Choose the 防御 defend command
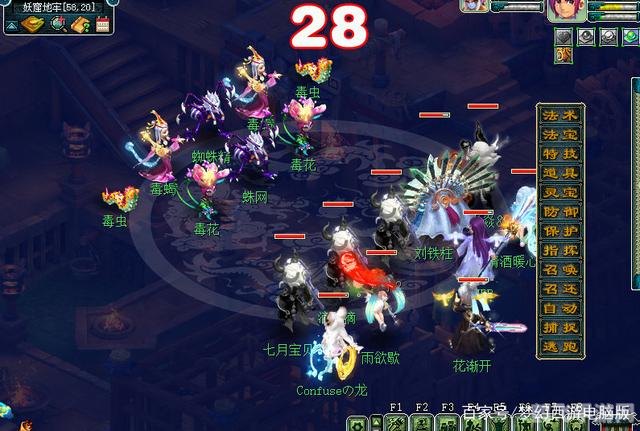Image resolution: width=640 pixels, height=431 pixels. point(559,212)
